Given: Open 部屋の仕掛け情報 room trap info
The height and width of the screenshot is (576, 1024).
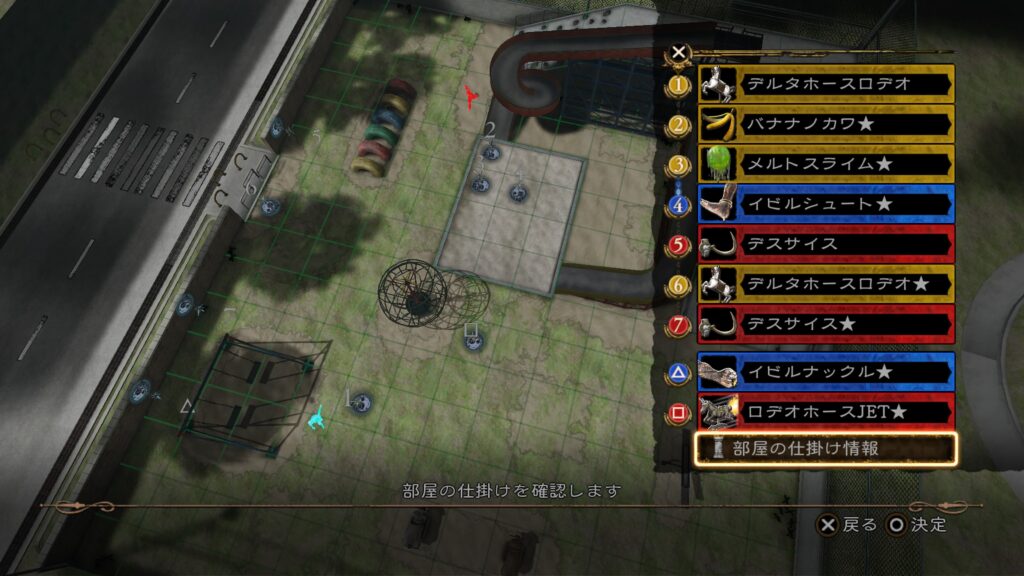Looking at the screenshot, I should tap(826, 449).
